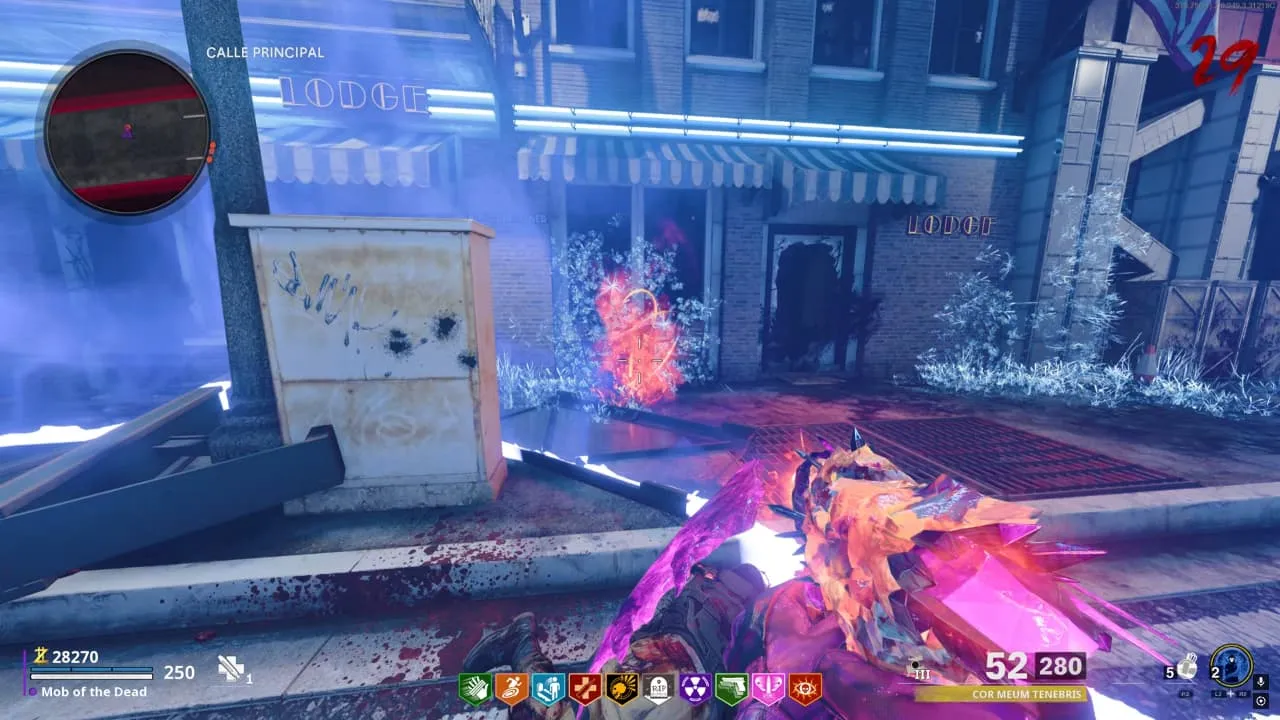
Task: Toggle the microphone icon
Action: [x=1260, y=681]
